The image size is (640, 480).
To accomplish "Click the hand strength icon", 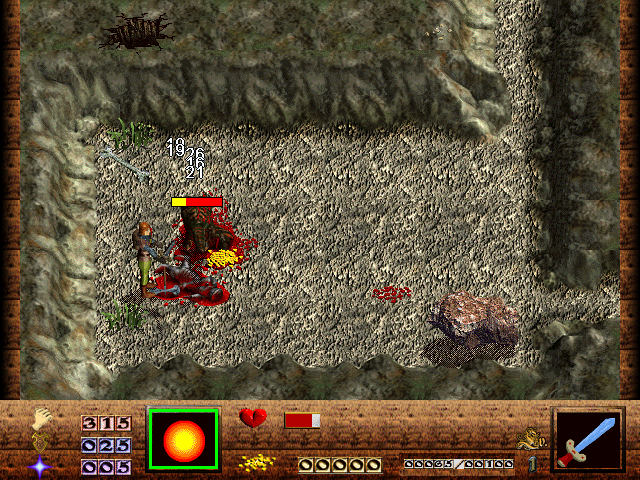I will (40, 418).
